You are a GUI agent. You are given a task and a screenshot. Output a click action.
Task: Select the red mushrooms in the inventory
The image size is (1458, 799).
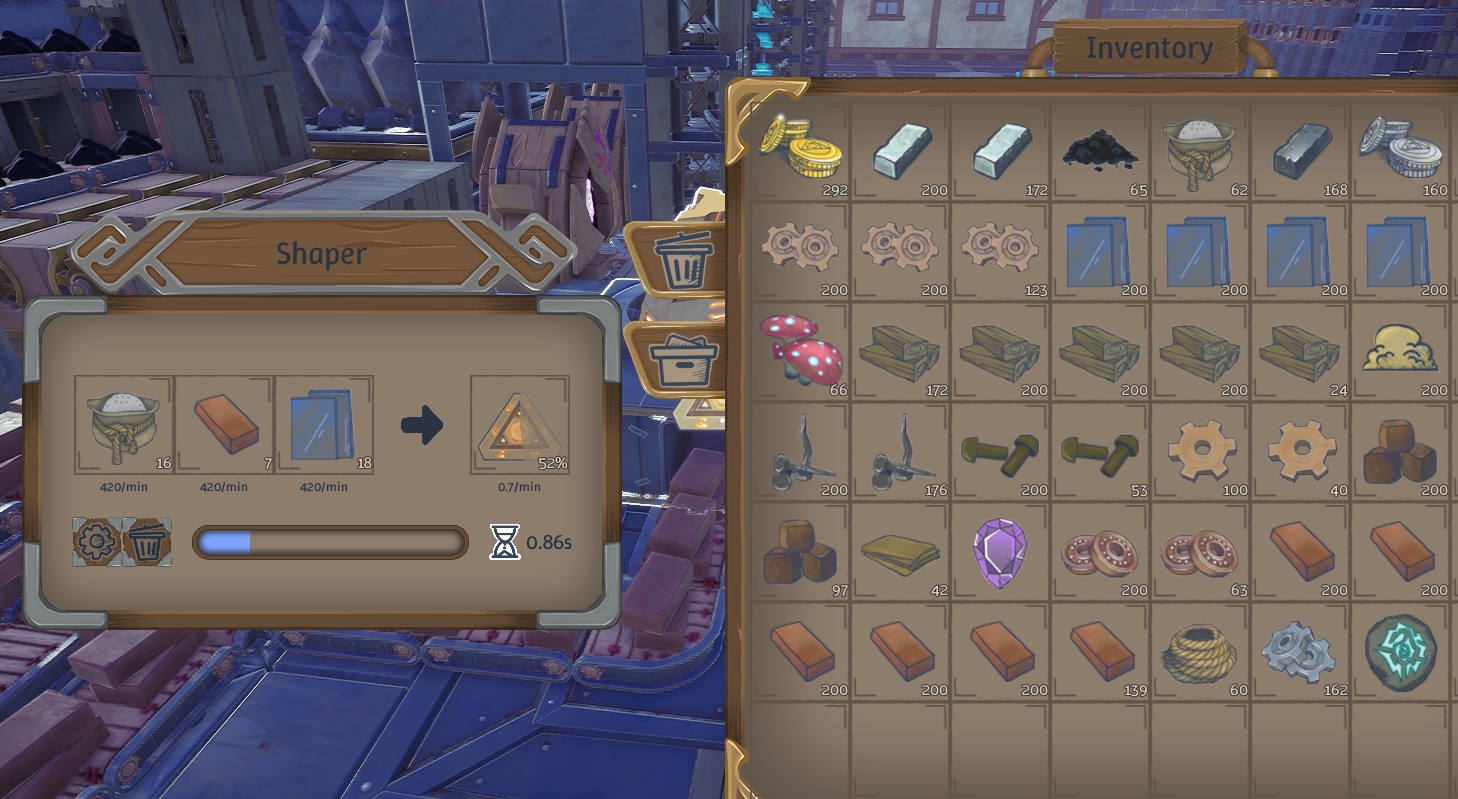[x=798, y=352]
